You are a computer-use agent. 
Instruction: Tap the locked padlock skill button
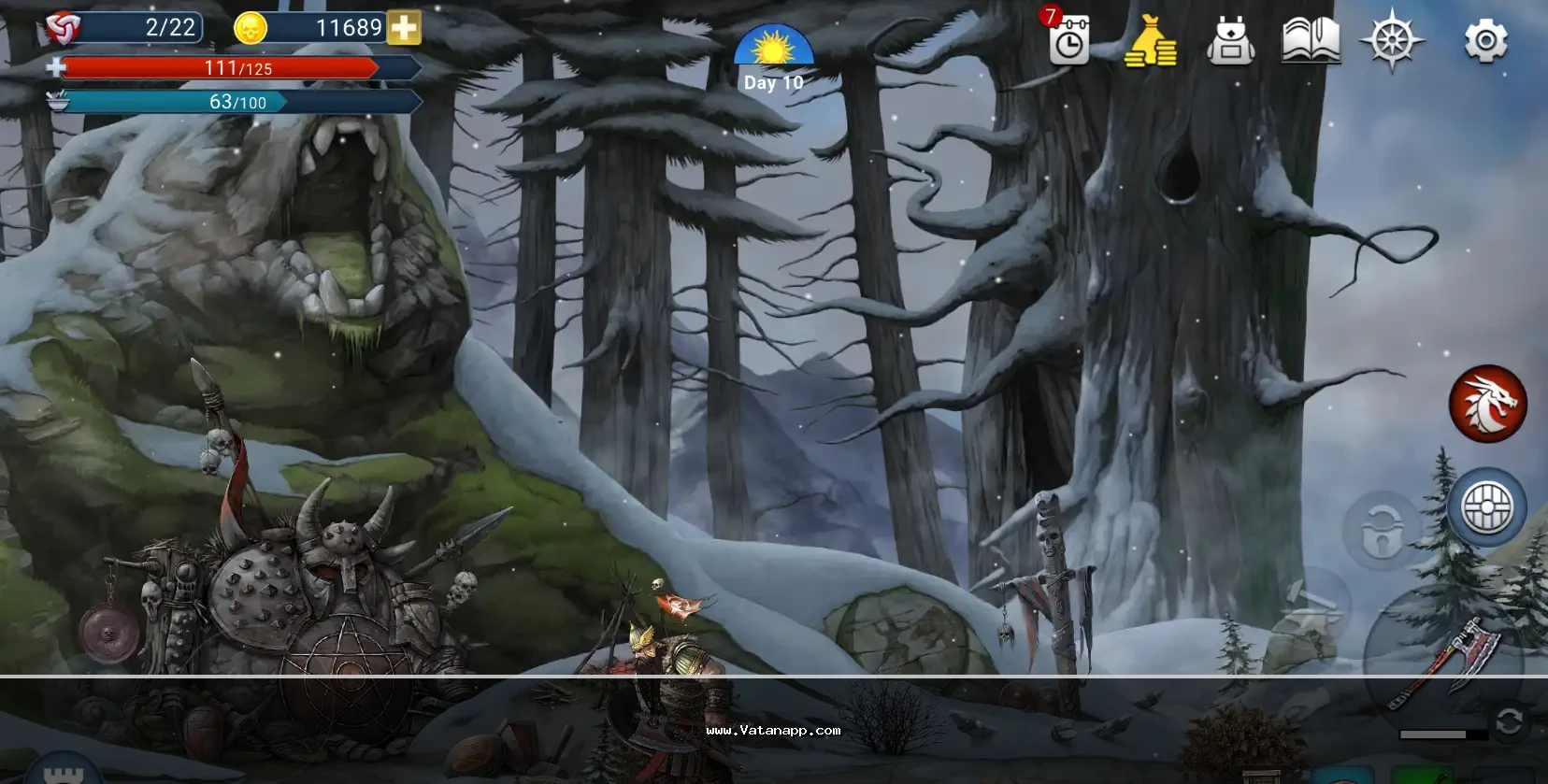pyautogui.click(x=1382, y=531)
